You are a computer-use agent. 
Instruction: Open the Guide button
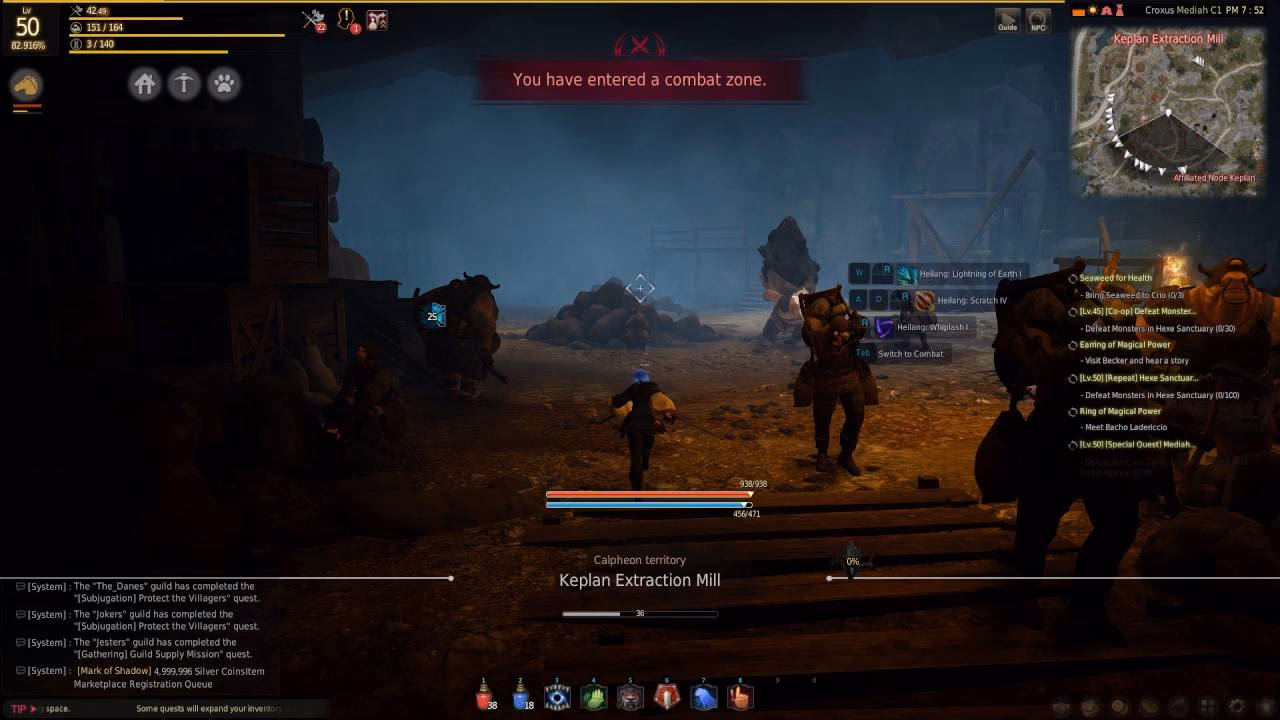(1007, 20)
